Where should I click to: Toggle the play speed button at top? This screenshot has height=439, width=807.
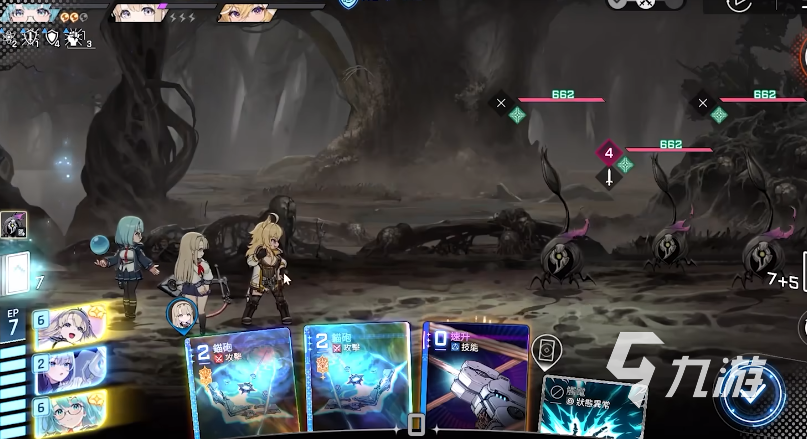click(x=741, y=5)
